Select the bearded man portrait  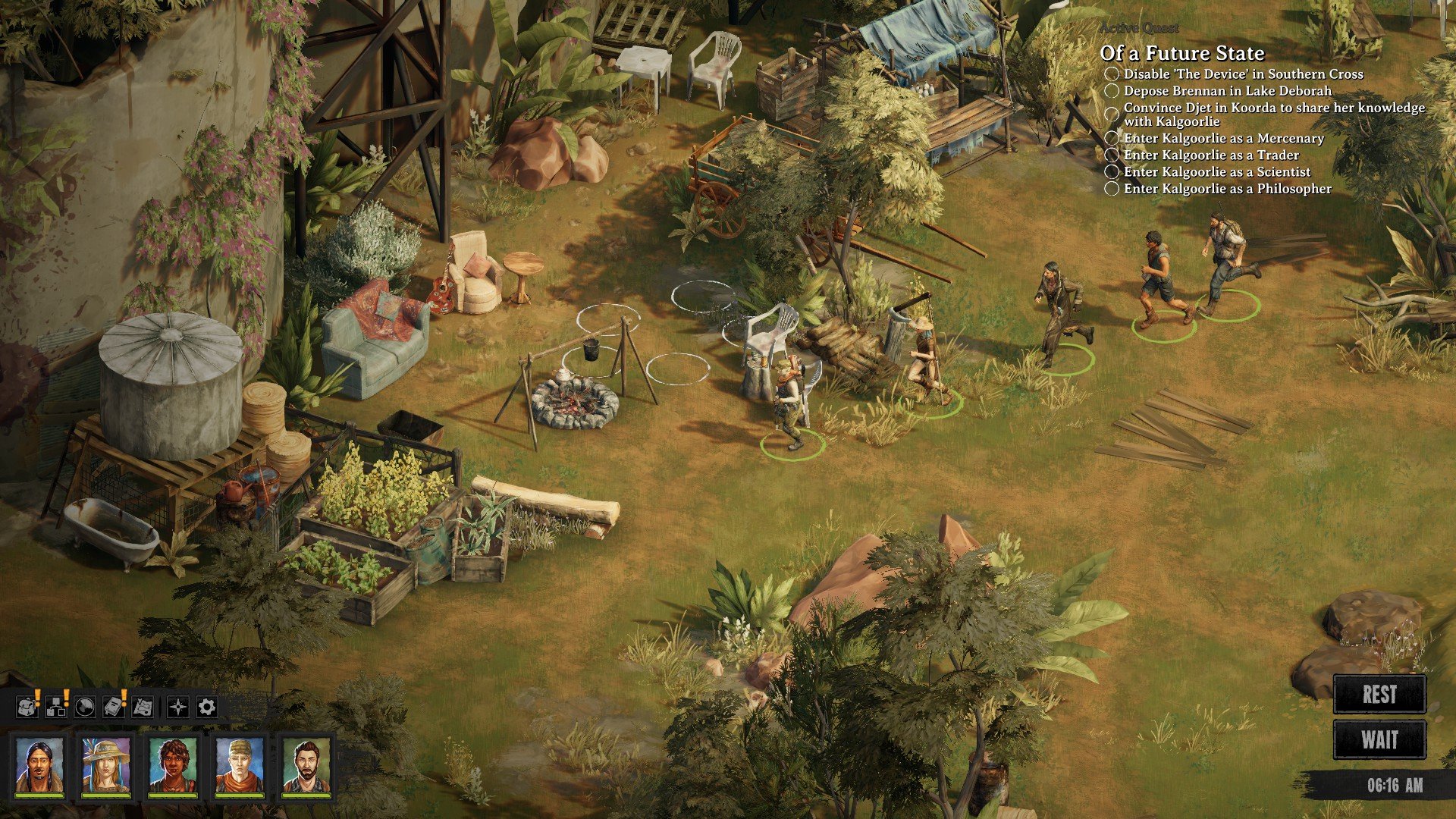pos(306,765)
